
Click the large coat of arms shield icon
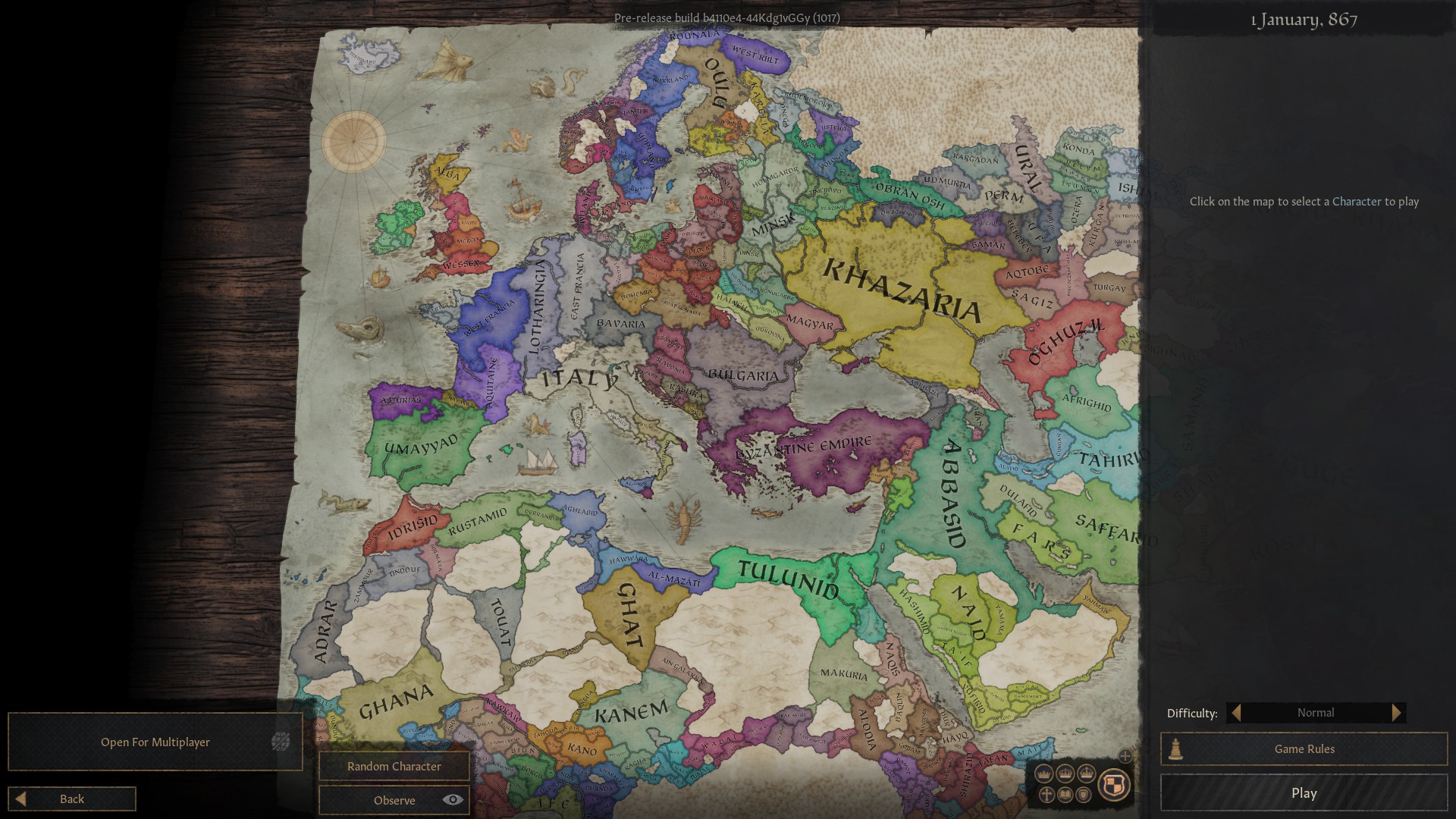coord(1113,785)
